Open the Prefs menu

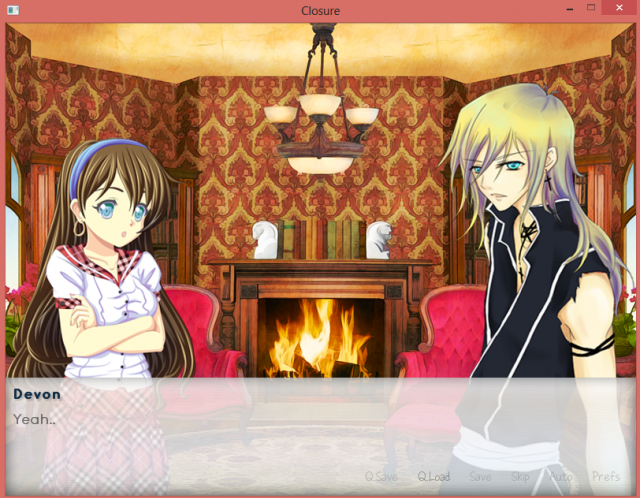click(x=606, y=477)
